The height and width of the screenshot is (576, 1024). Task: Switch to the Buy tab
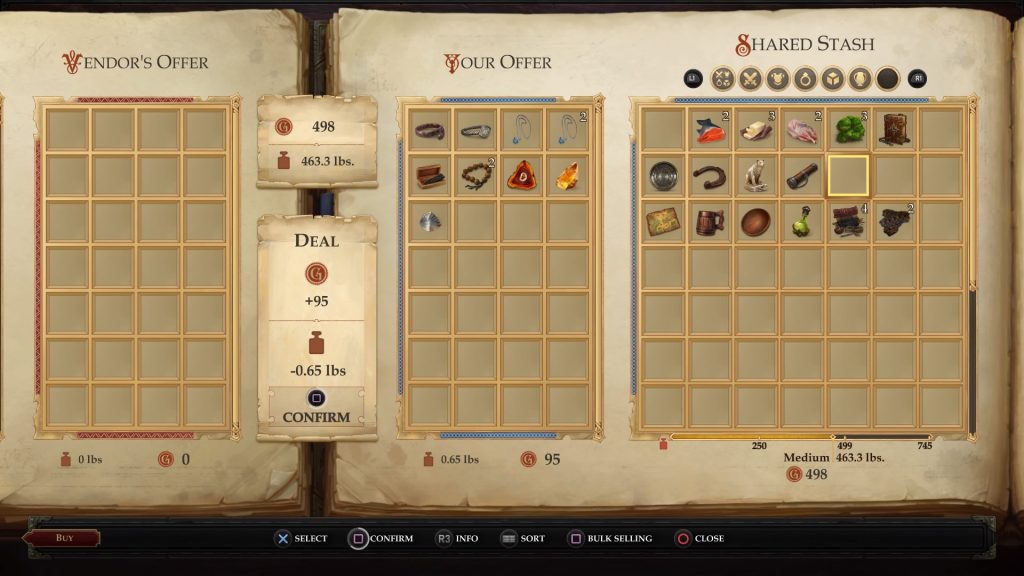click(x=65, y=538)
